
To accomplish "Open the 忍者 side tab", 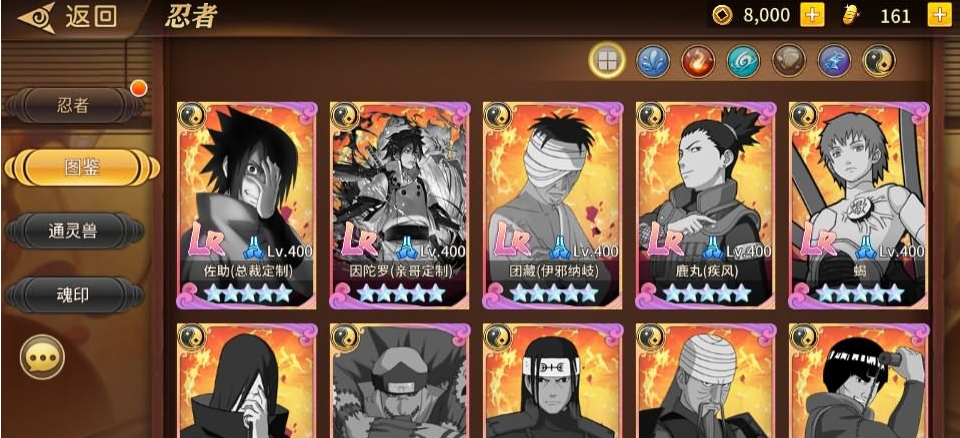I will pyautogui.click(x=75, y=105).
